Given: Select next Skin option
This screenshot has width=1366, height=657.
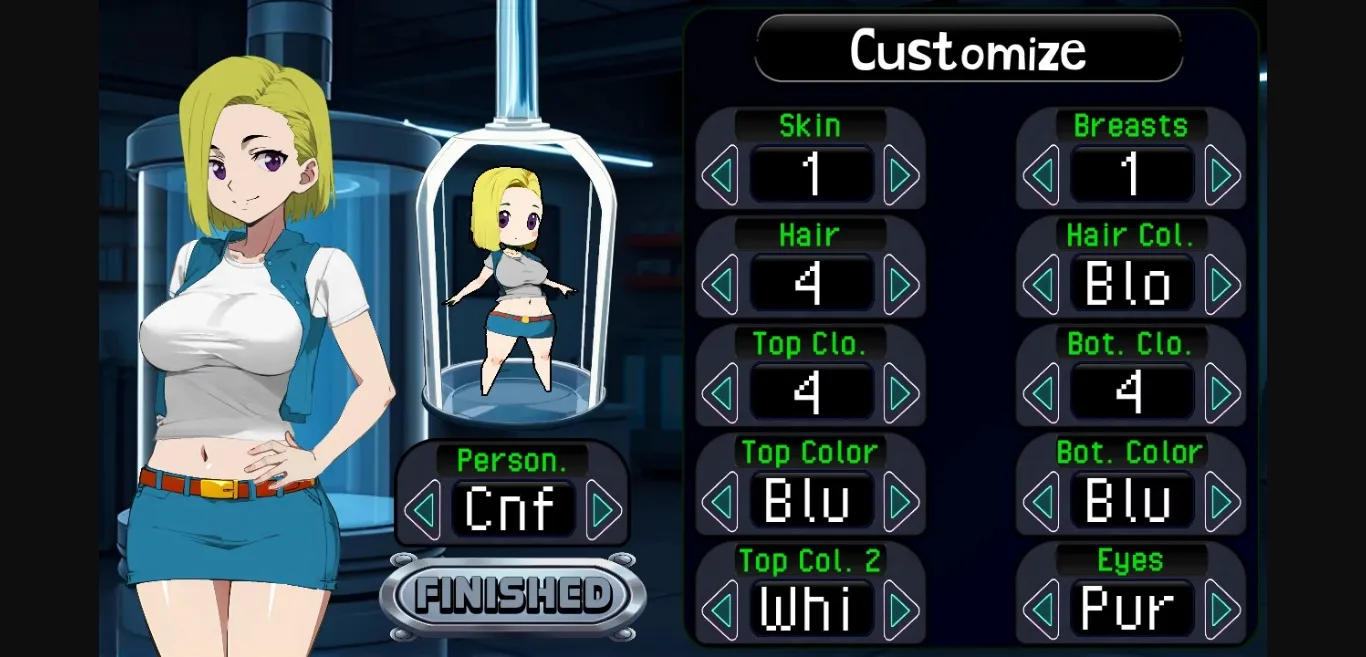Looking at the screenshot, I should click(x=901, y=176).
